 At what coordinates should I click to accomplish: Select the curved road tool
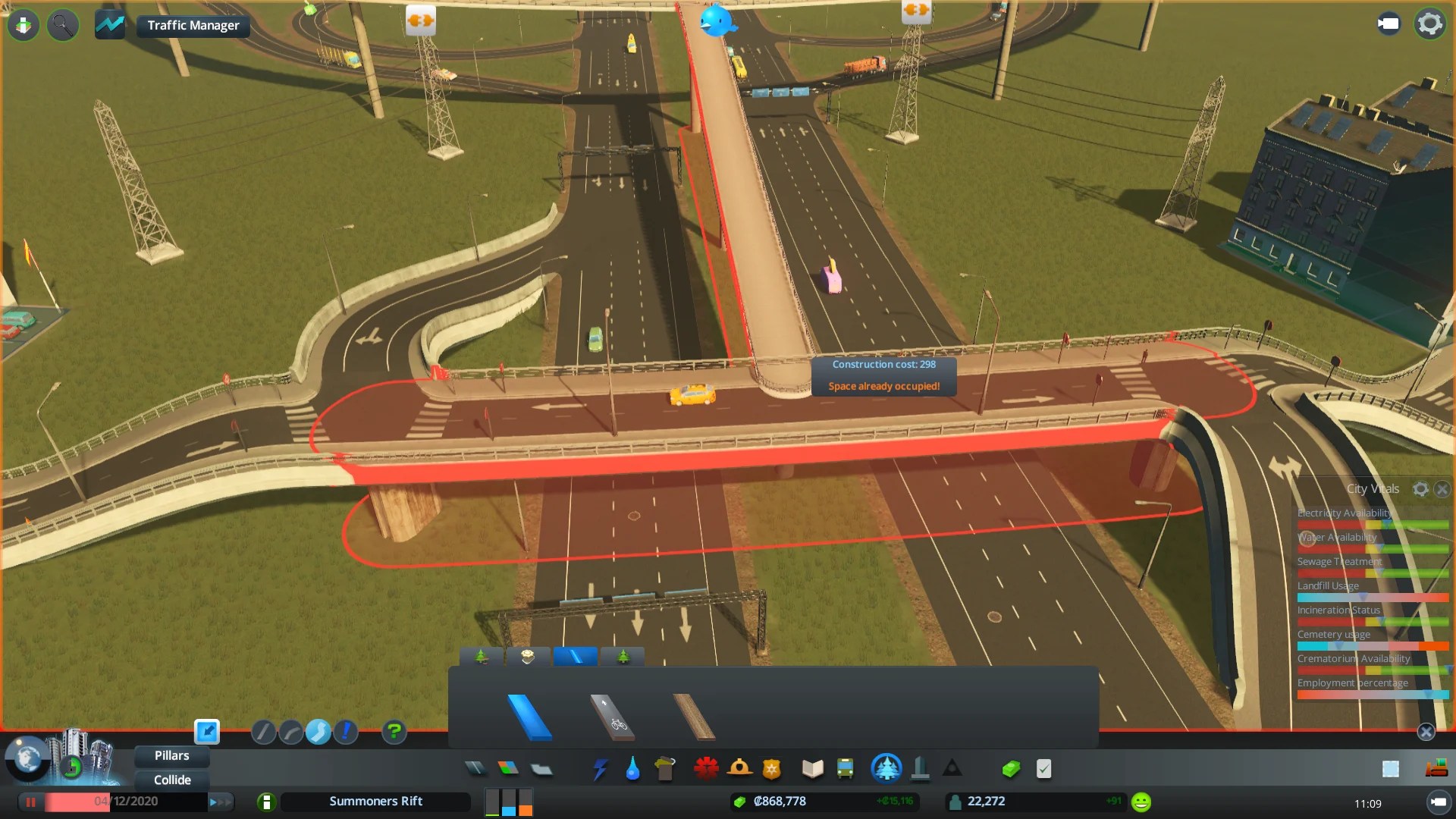(x=290, y=733)
